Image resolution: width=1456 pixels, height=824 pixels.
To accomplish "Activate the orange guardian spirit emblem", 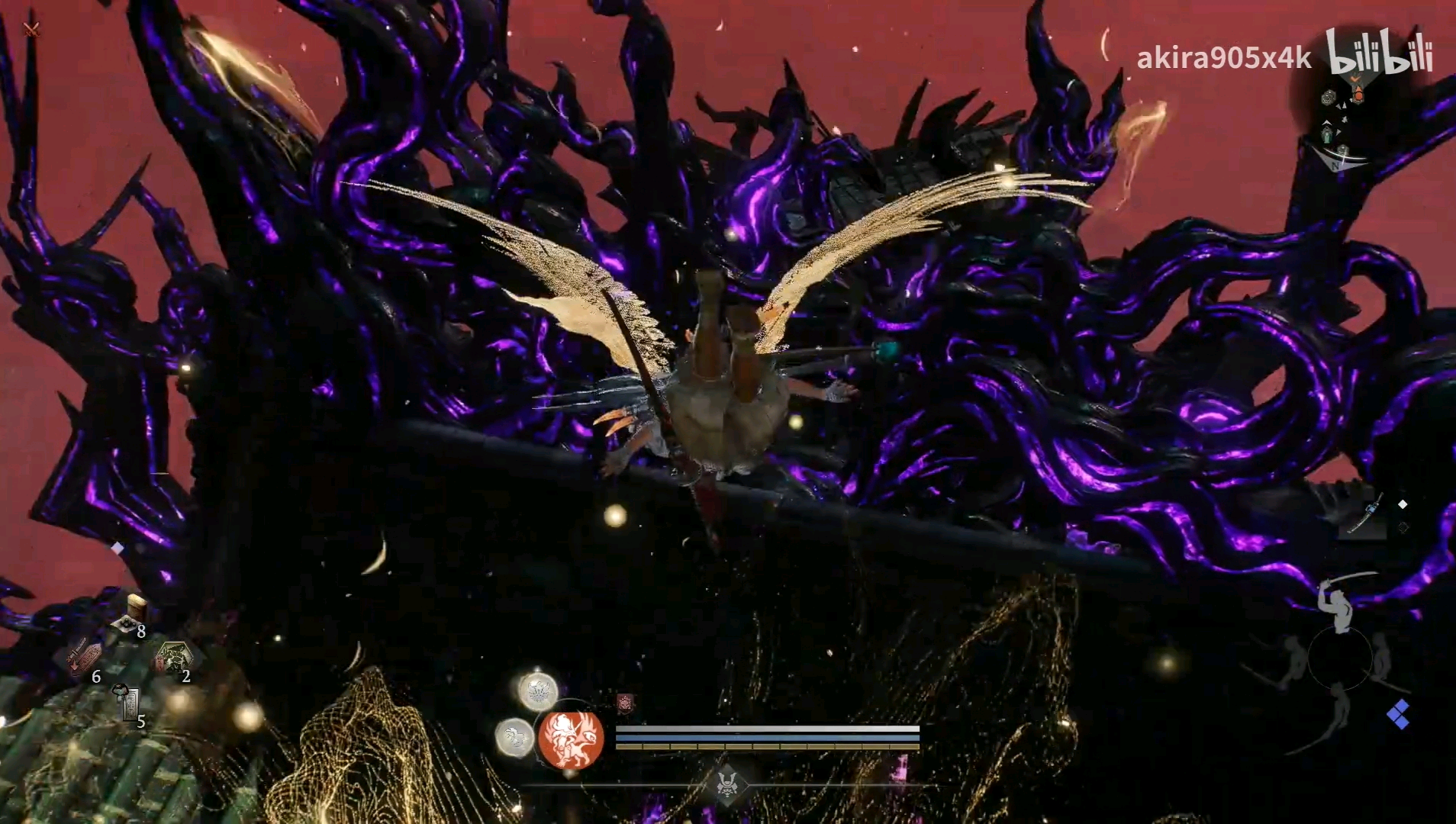I will point(571,739).
